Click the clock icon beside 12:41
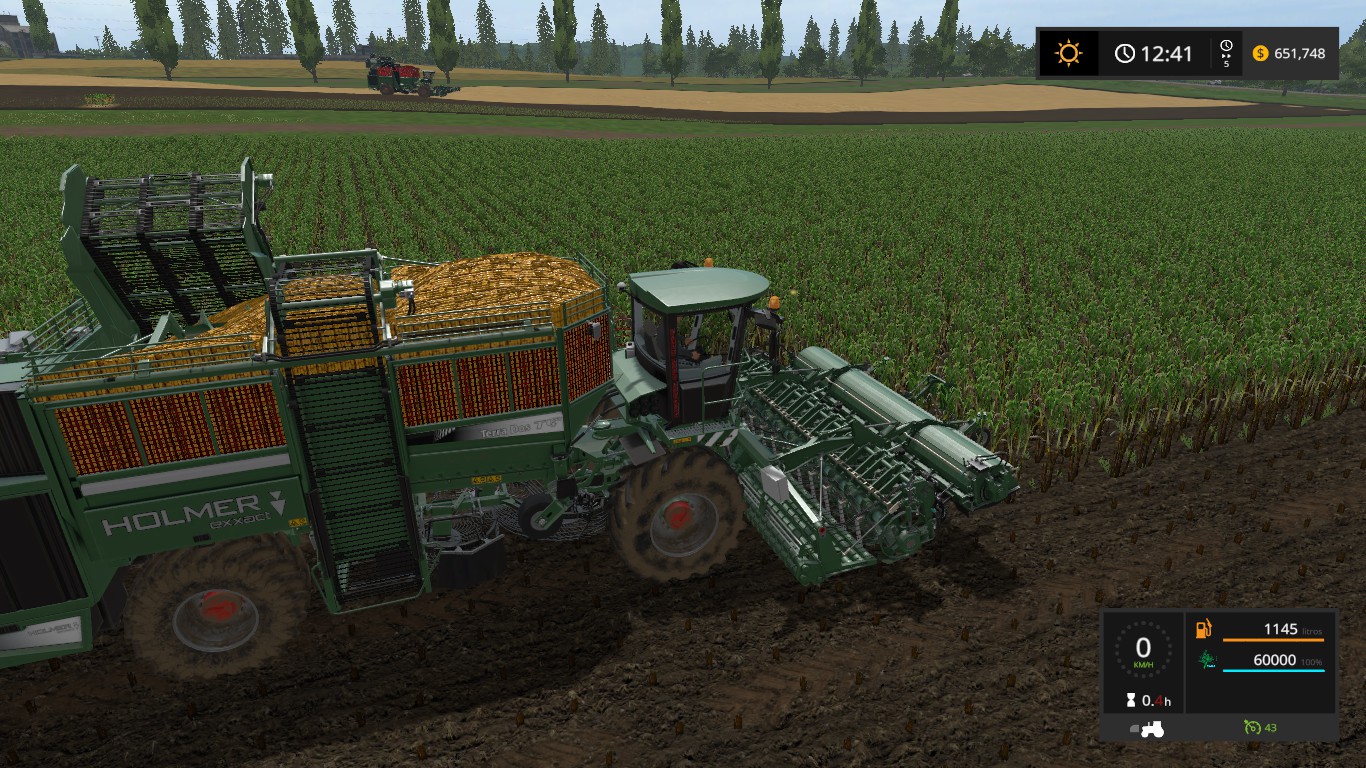The image size is (1366, 768). [1125, 51]
